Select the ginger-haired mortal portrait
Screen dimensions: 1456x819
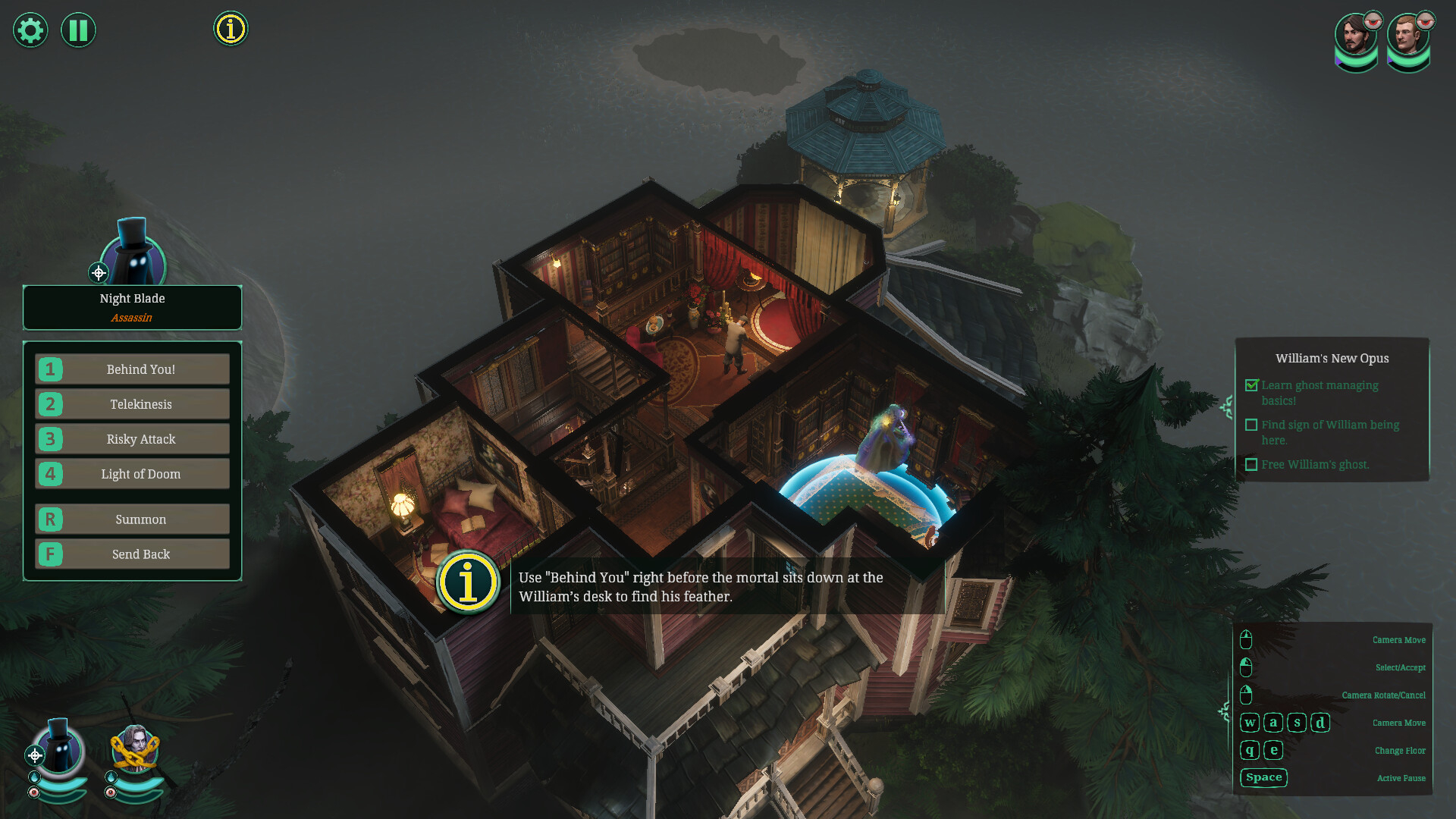[x=1407, y=36]
